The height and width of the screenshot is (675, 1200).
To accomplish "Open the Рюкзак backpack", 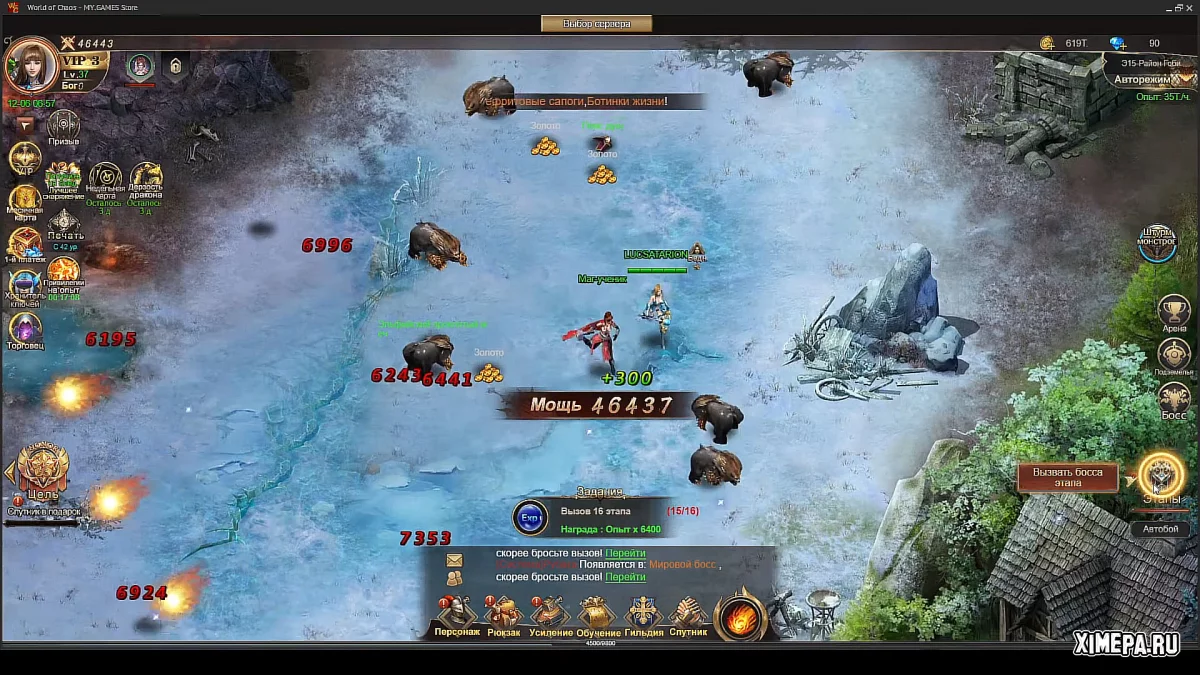I will [503, 615].
